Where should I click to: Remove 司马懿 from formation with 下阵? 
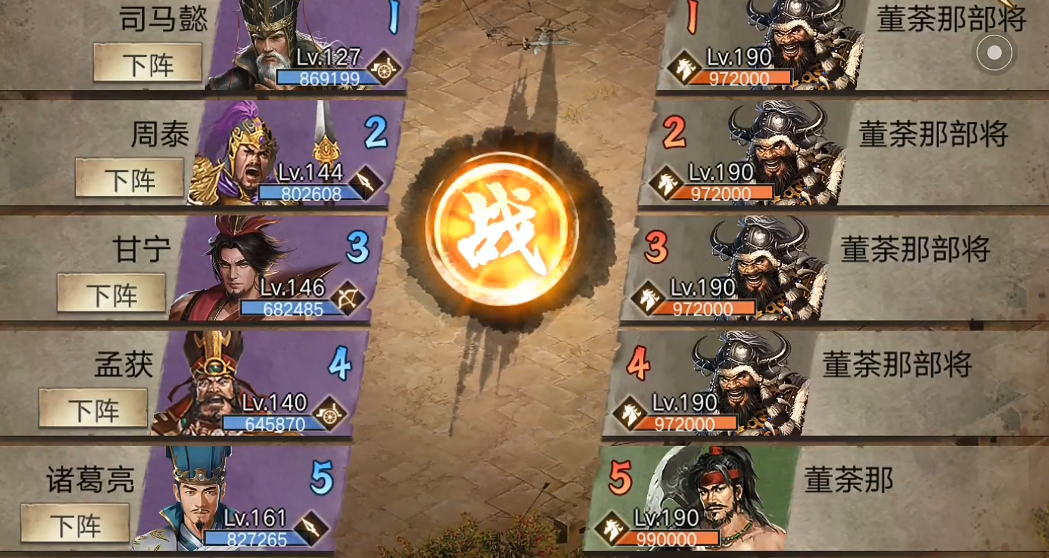point(148,64)
